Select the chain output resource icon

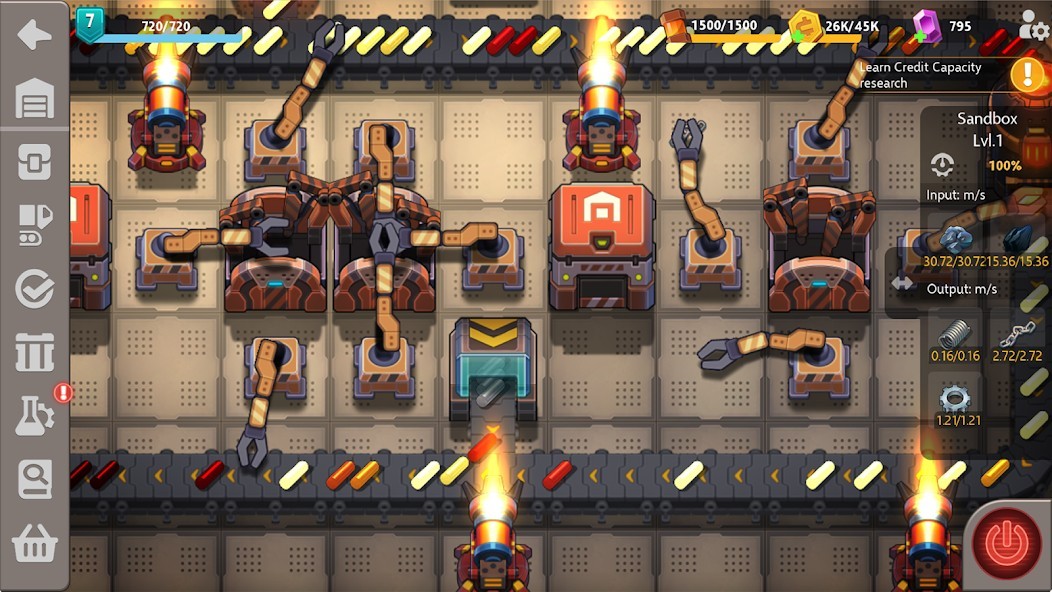pyautogui.click(x=1017, y=335)
